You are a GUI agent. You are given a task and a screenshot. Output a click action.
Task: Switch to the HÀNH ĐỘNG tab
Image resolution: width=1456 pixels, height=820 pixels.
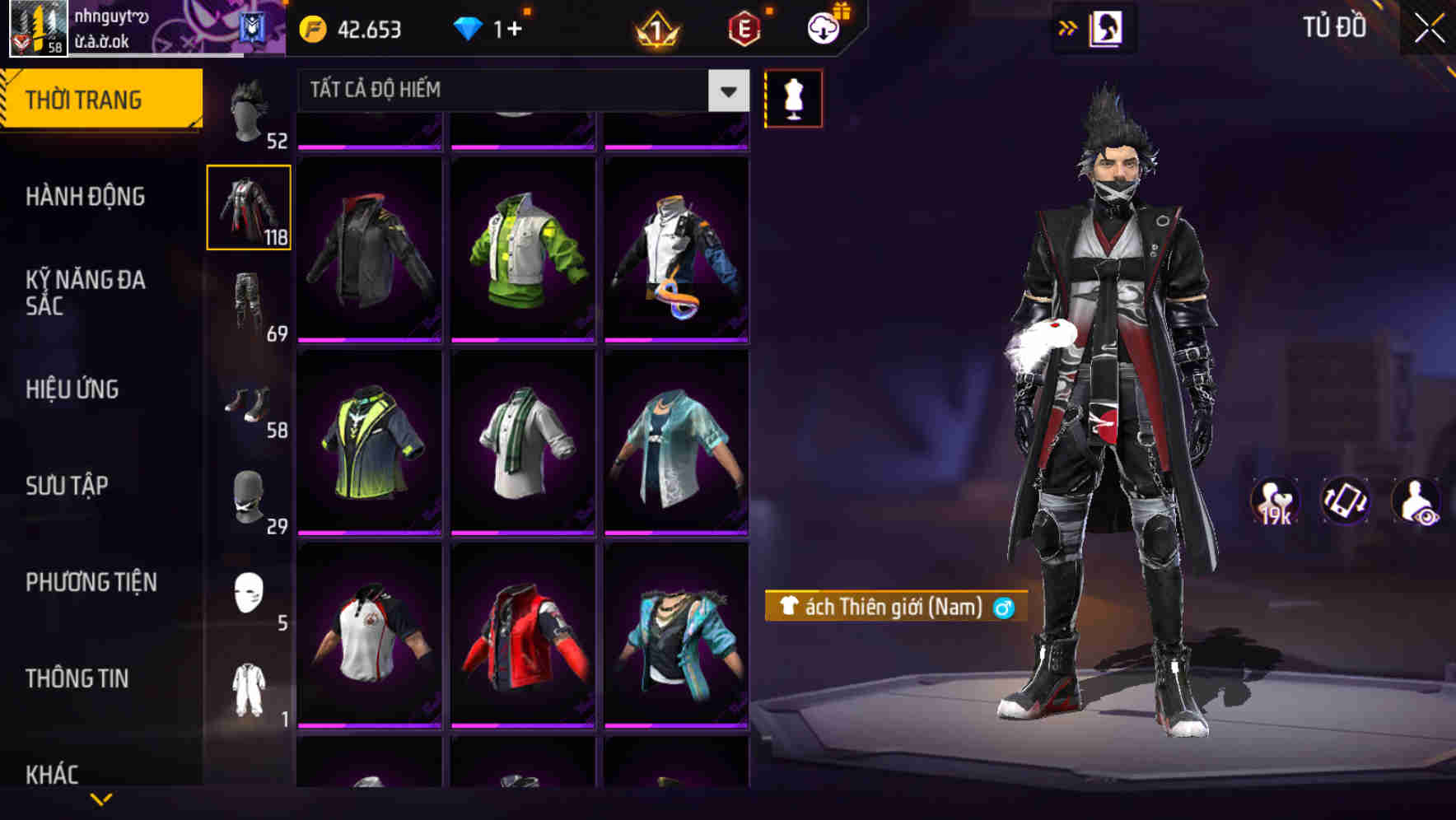[85, 198]
